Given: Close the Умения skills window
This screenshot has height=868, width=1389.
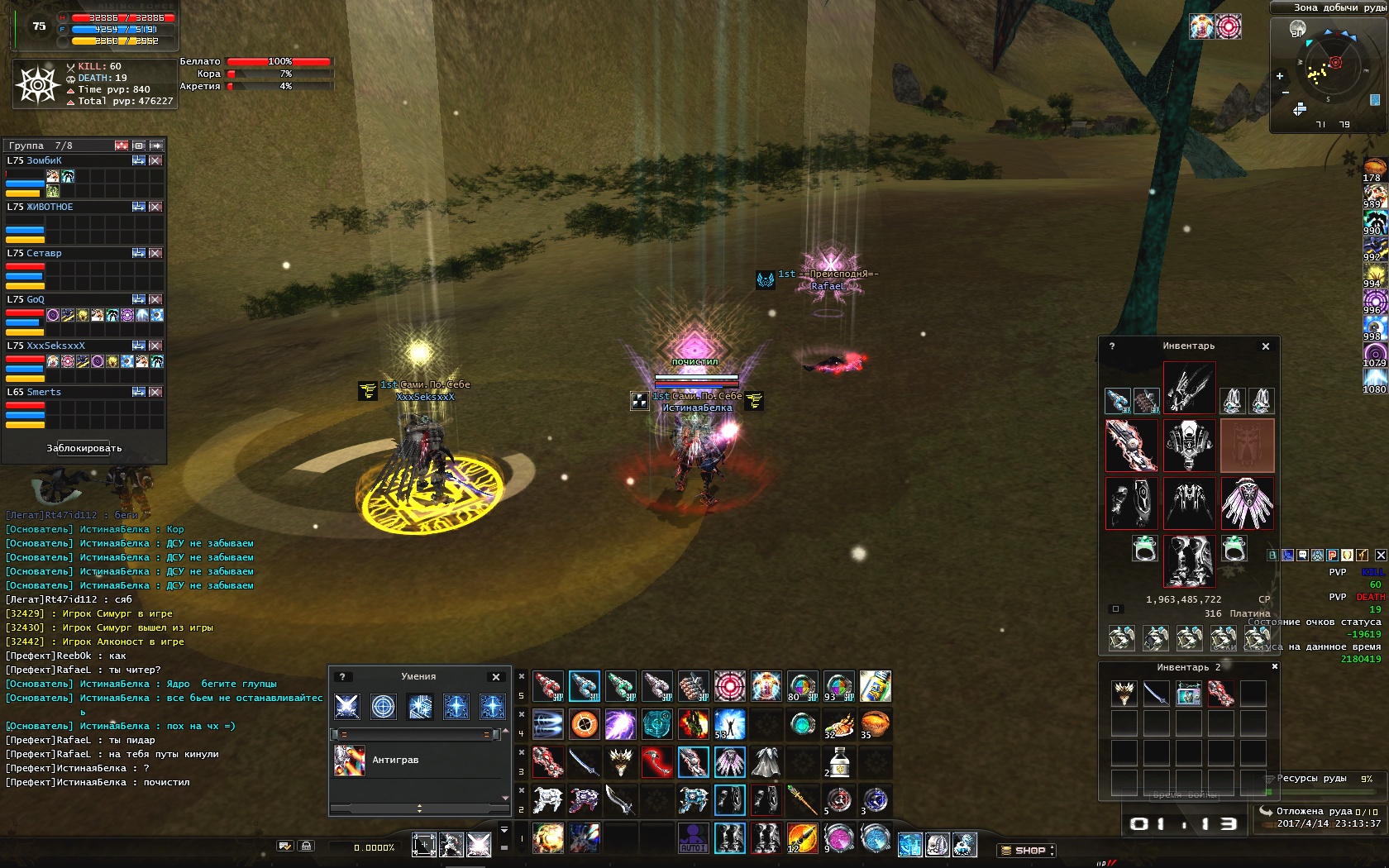Looking at the screenshot, I should 496,677.
